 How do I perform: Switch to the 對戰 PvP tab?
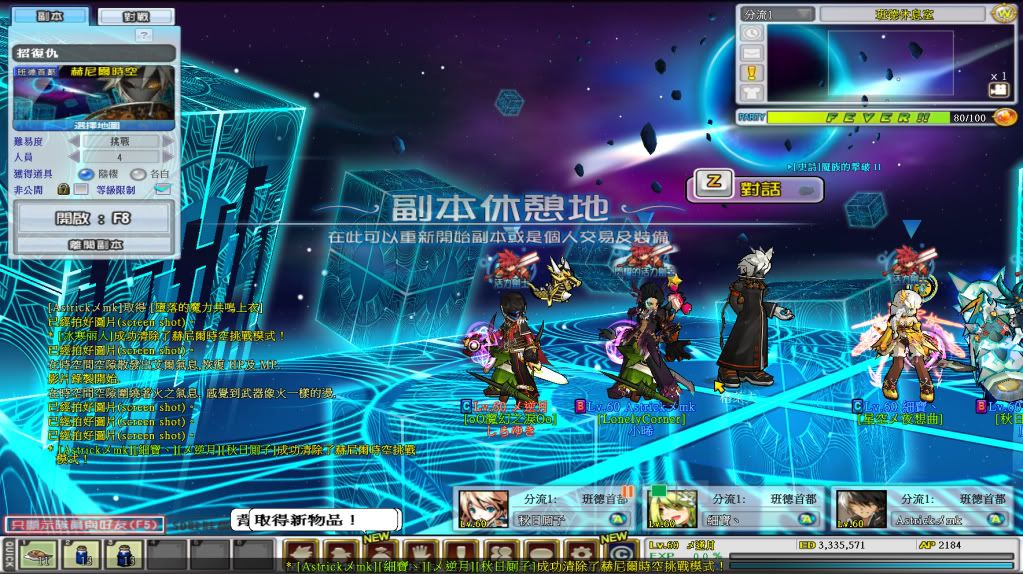pos(135,16)
